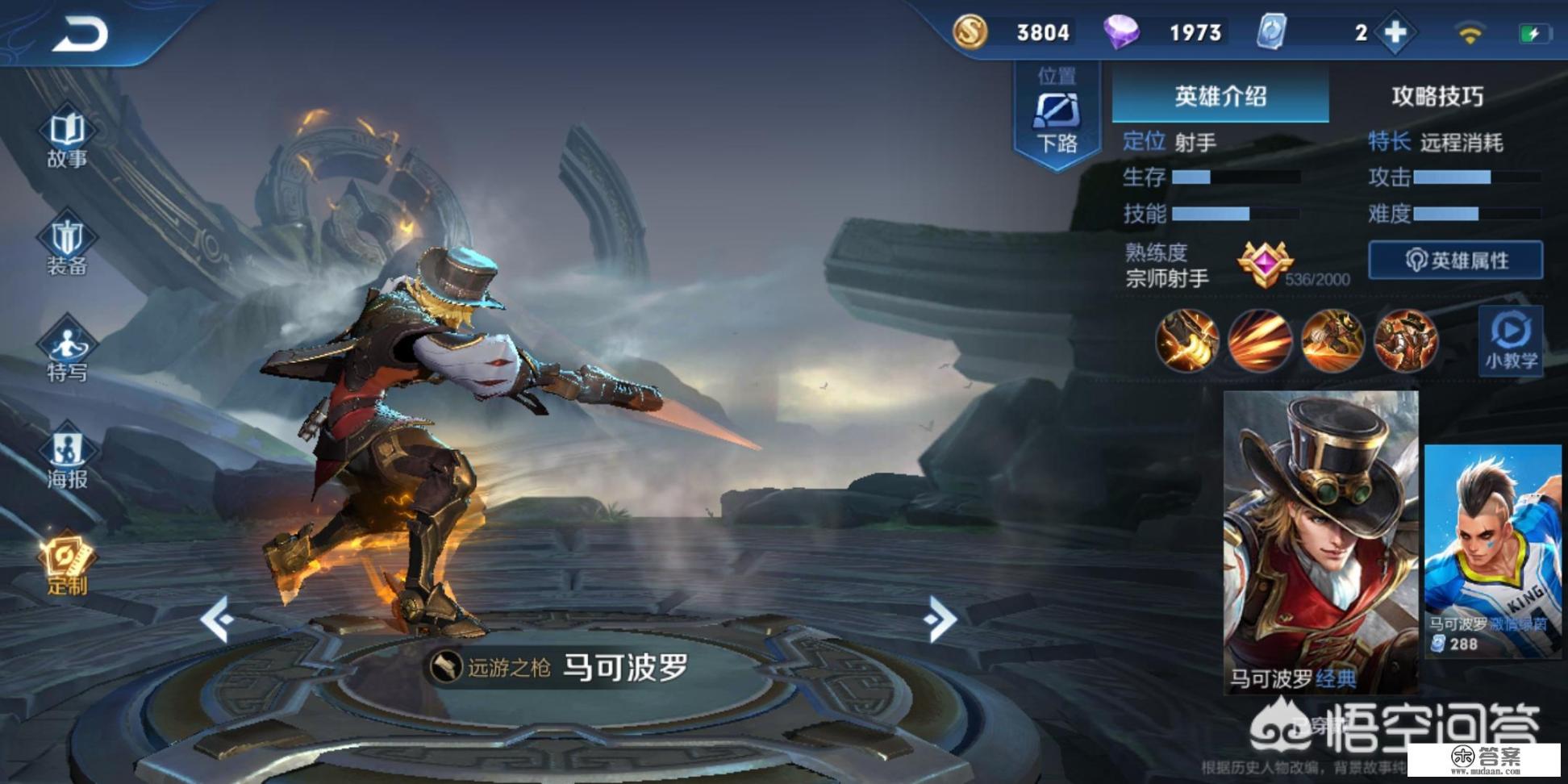
Task: Add more coupons with the plus button
Action: click(1395, 33)
